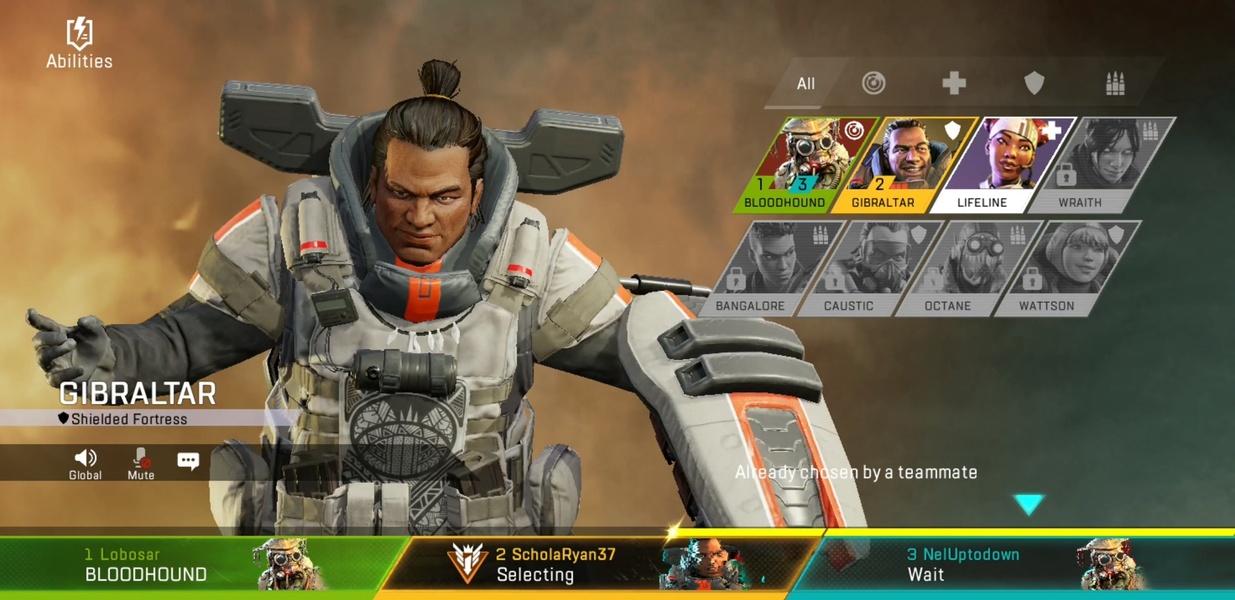Filter legends by the plus-cross support class
The image size is (1235, 600).
coord(954,84)
